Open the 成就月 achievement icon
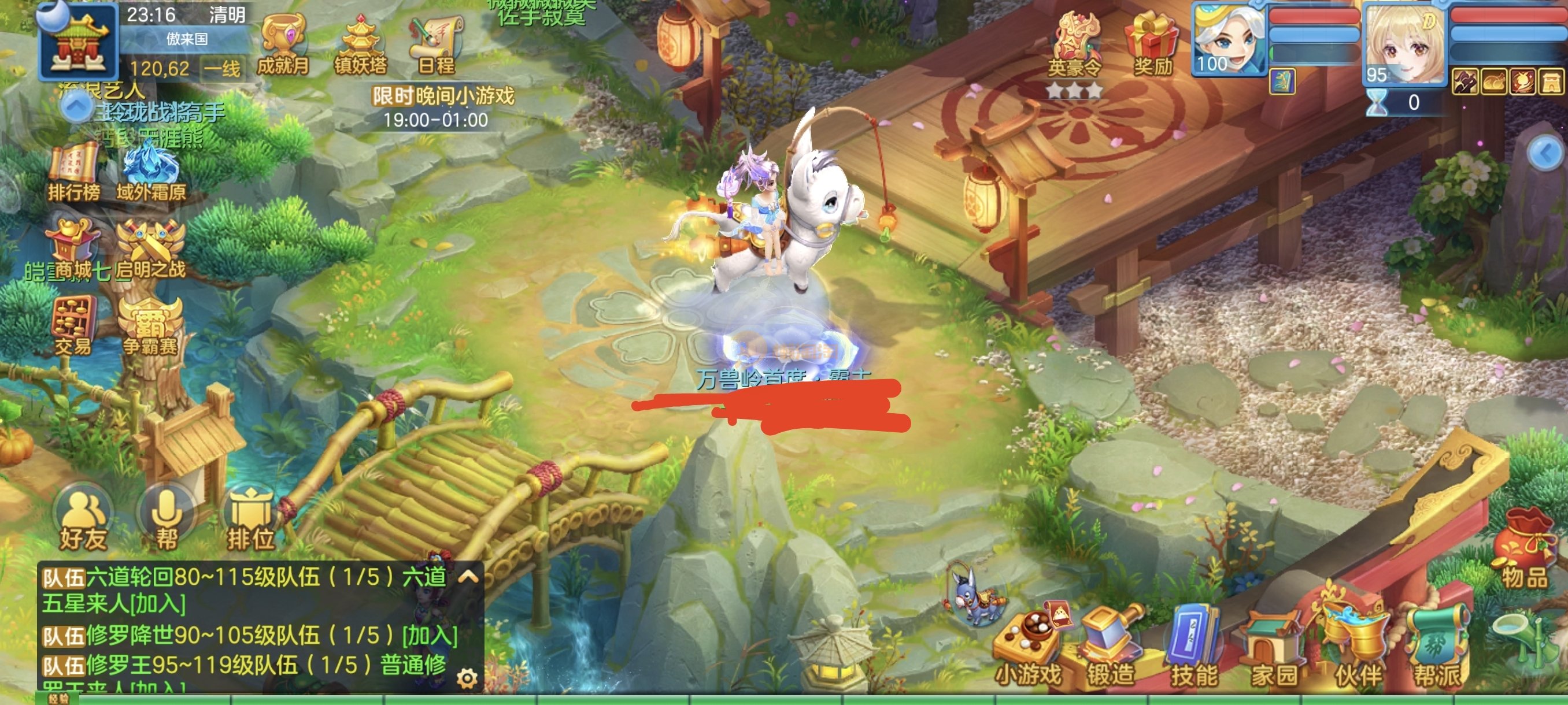This screenshot has height=705, width=1568. pyautogui.click(x=282, y=44)
